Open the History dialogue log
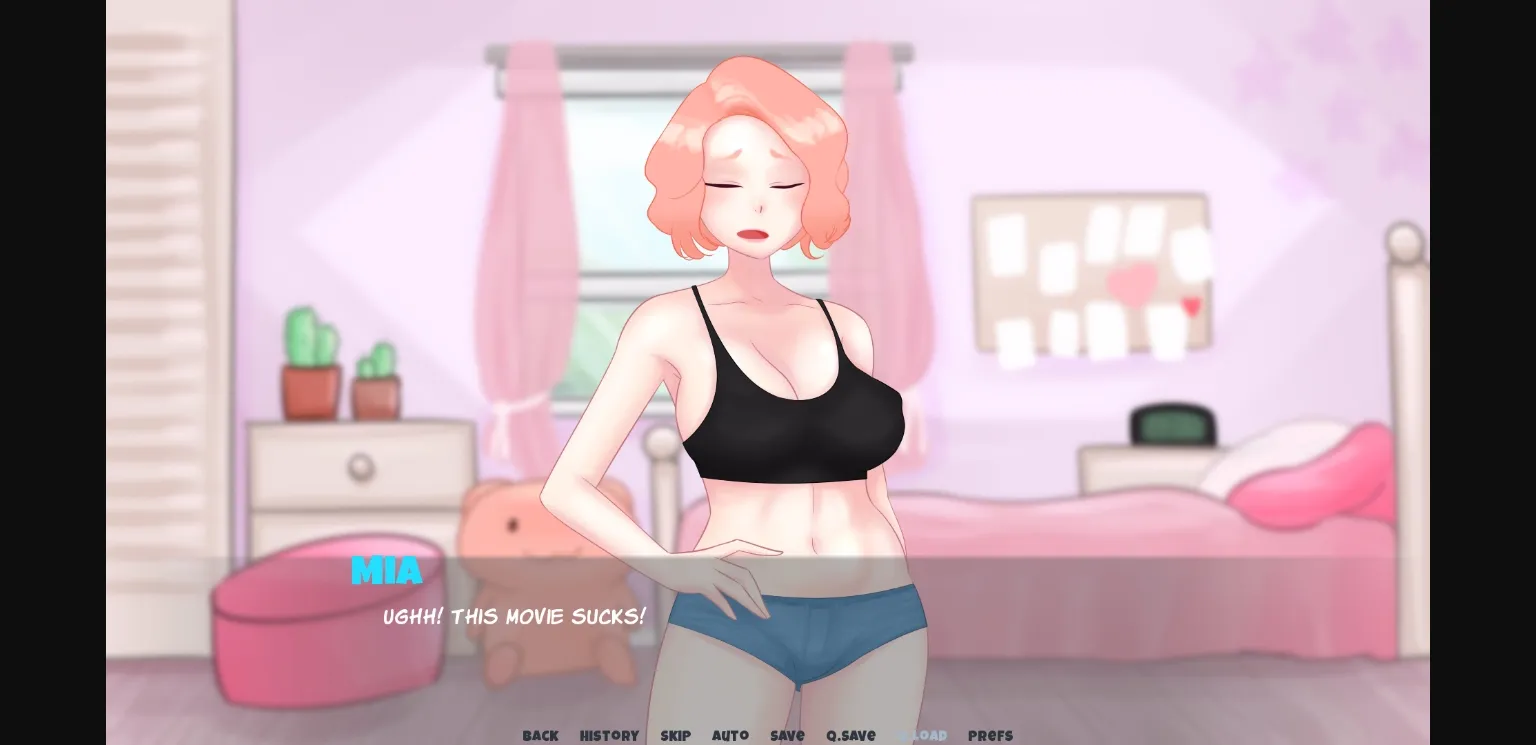1536x745 pixels. 609,735
